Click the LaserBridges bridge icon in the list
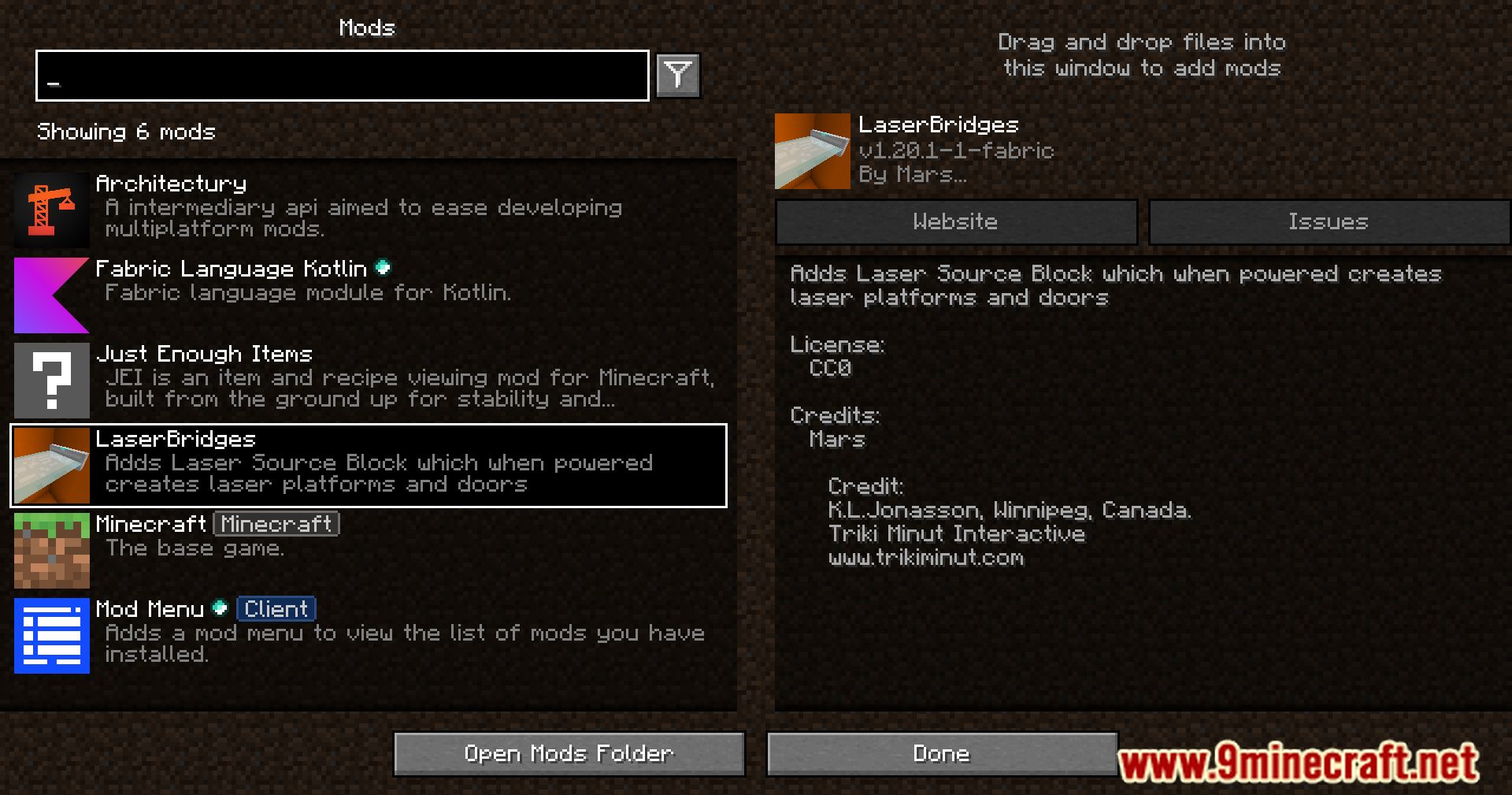Screen dimensions: 1512x795 [x=50, y=465]
